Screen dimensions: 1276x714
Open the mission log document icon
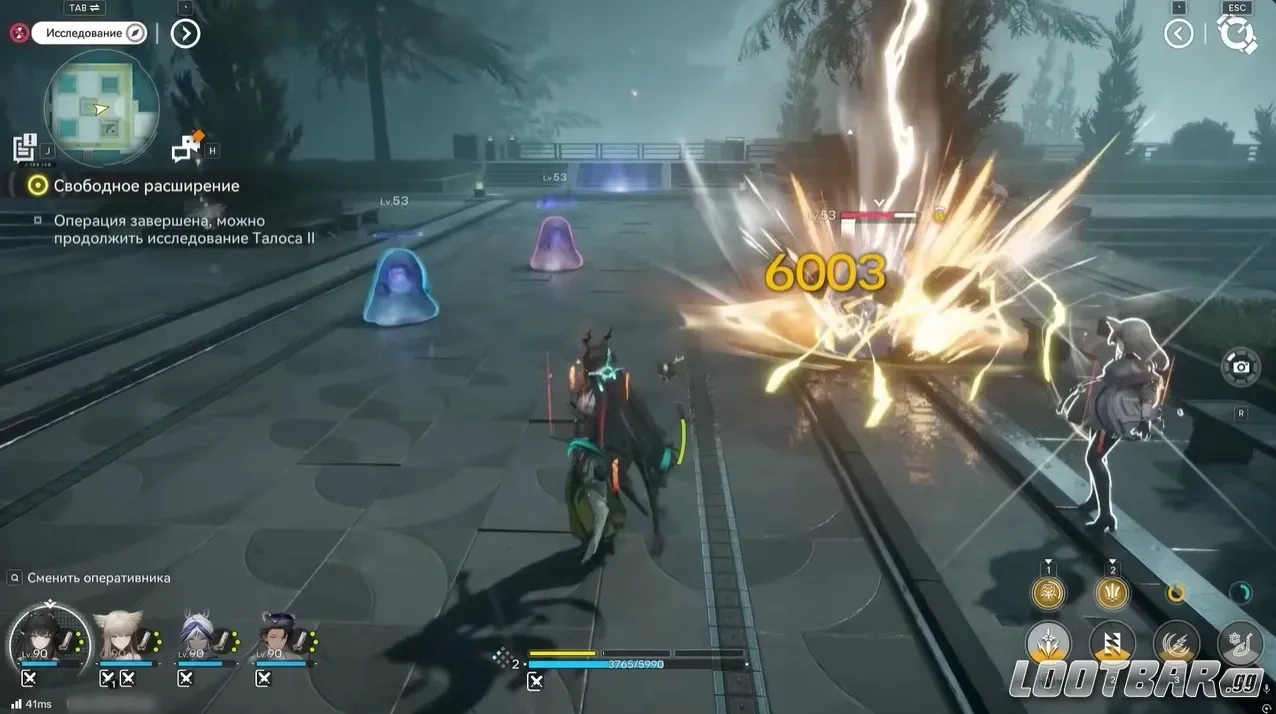(25, 147)
